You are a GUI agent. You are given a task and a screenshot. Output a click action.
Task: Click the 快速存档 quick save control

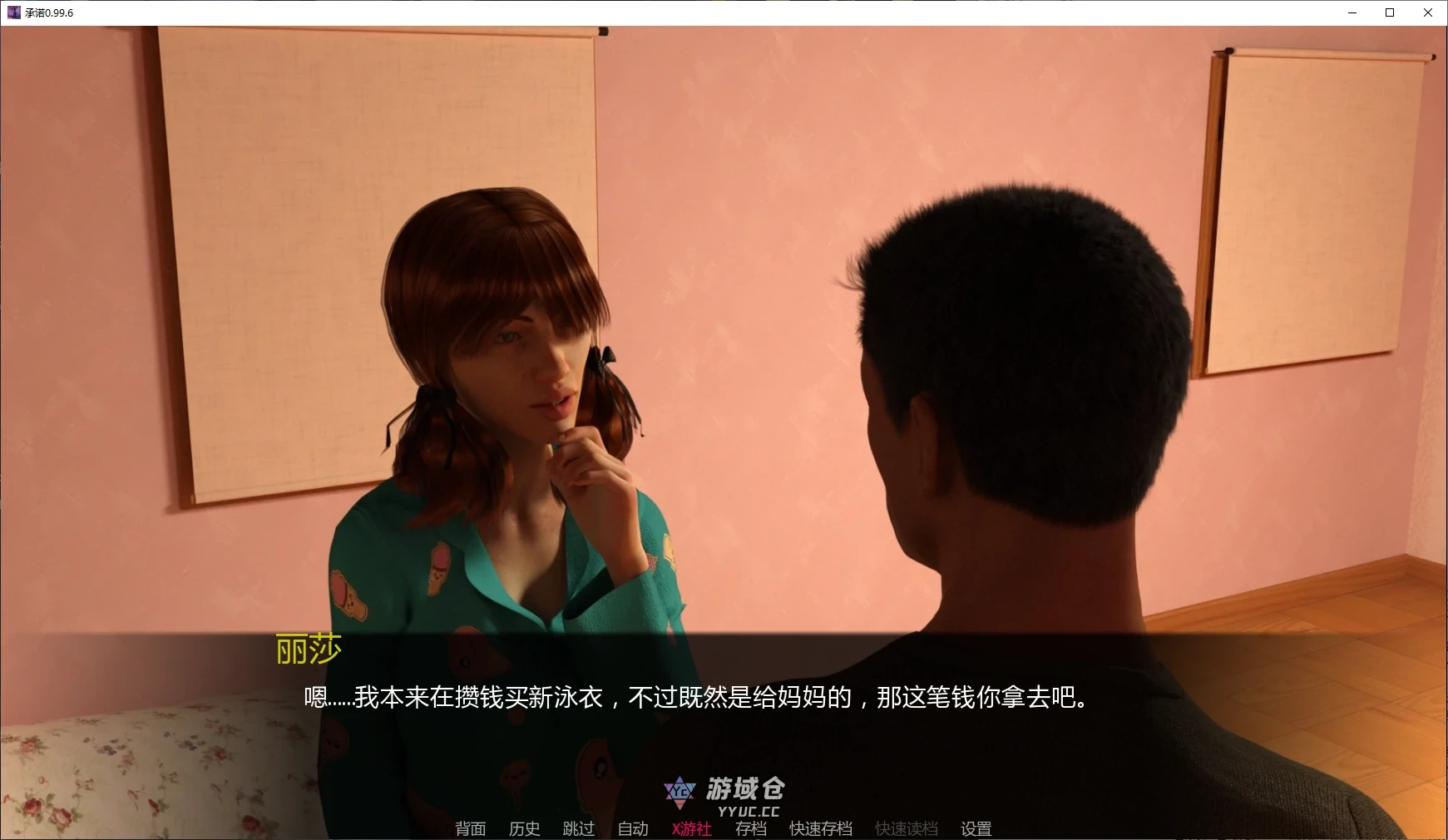[820, 828]
